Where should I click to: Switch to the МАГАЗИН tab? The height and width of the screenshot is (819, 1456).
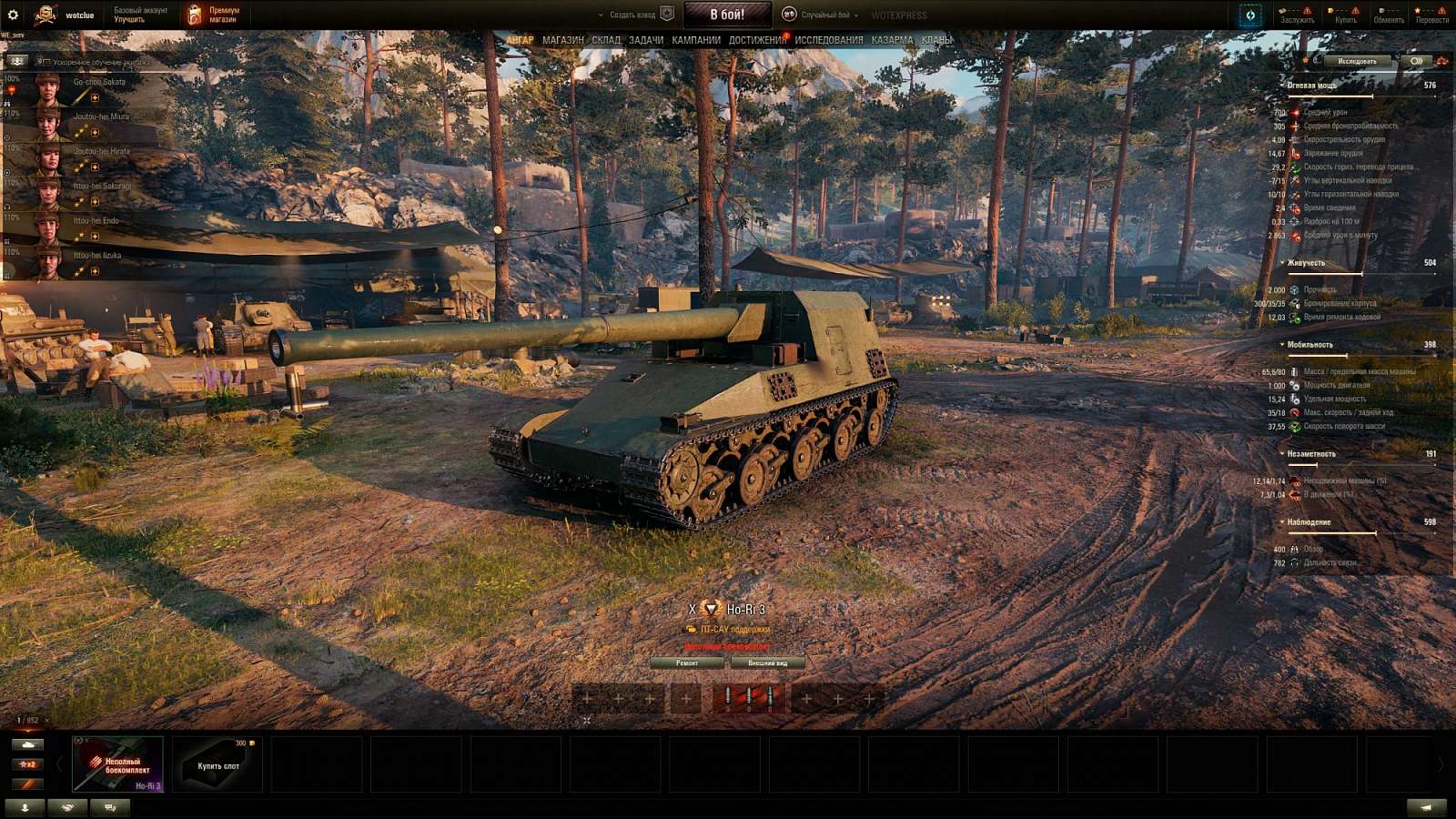click(562, 41)
